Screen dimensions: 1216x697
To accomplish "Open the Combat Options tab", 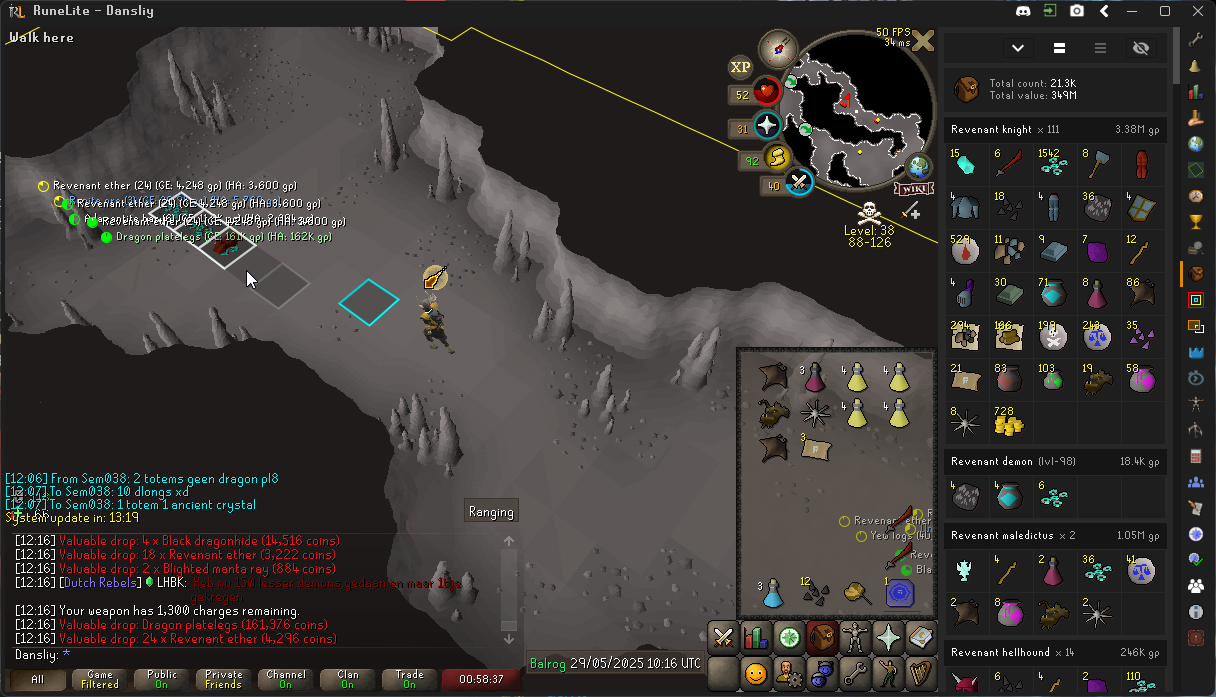I will (x=723, y=637).
